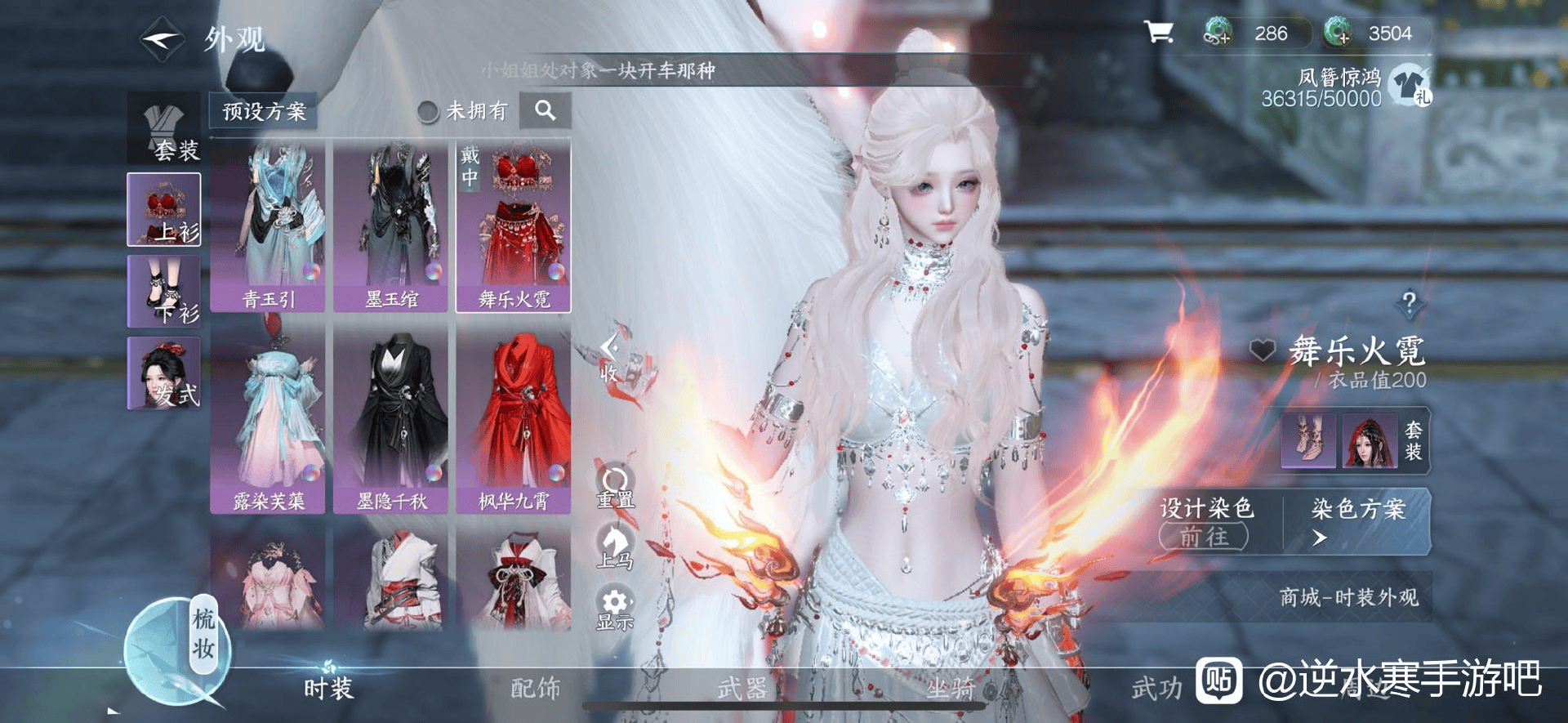Choose the 露染芙蕖 outfit thumbnail
The image size is (1568, 723).
coord(268,421)
